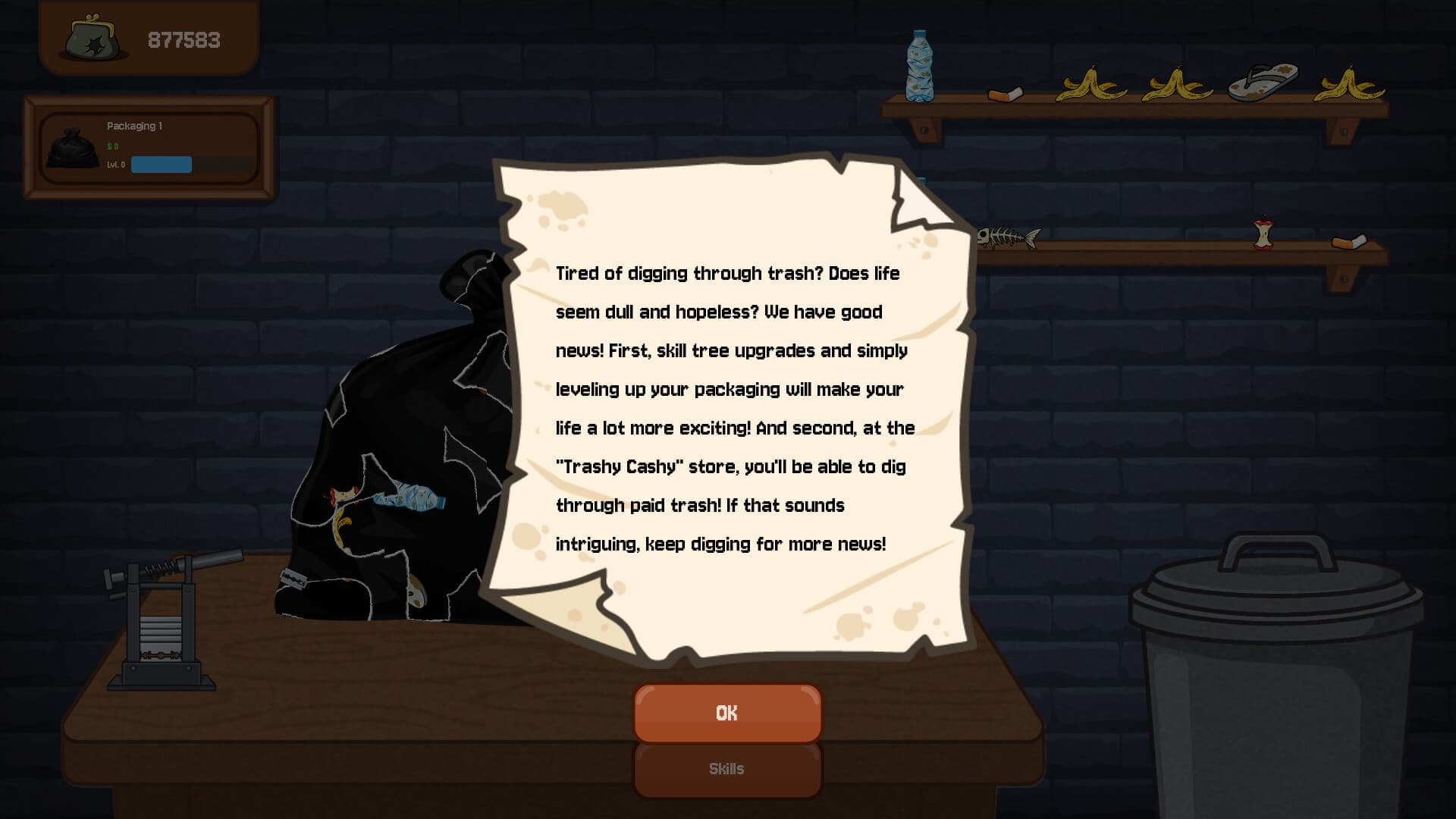Click the fish skeleton on the lower shelf
1456x819 pixels.
(1009, 237)
